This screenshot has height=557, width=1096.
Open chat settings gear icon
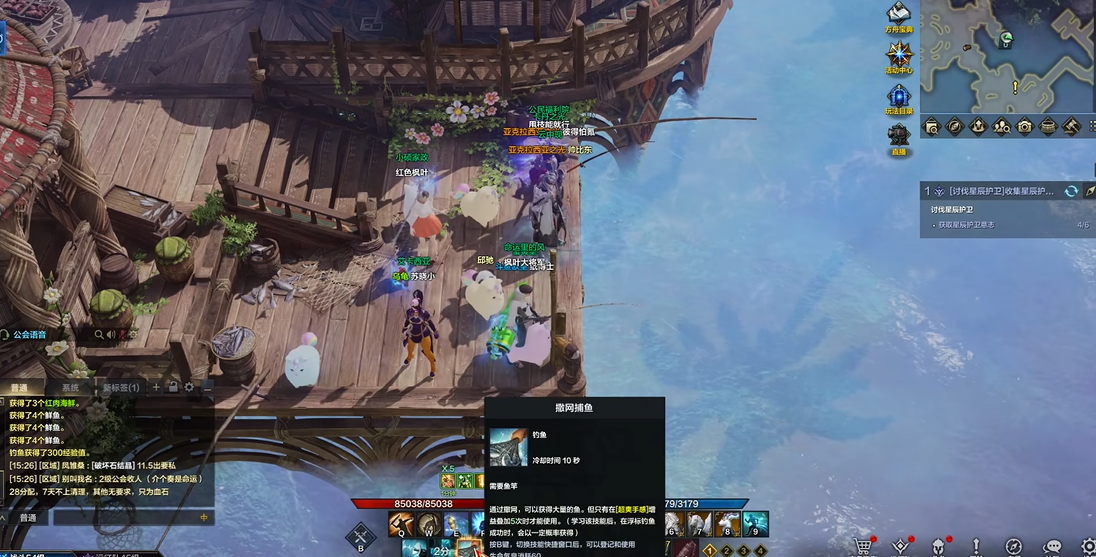(189, 387)
